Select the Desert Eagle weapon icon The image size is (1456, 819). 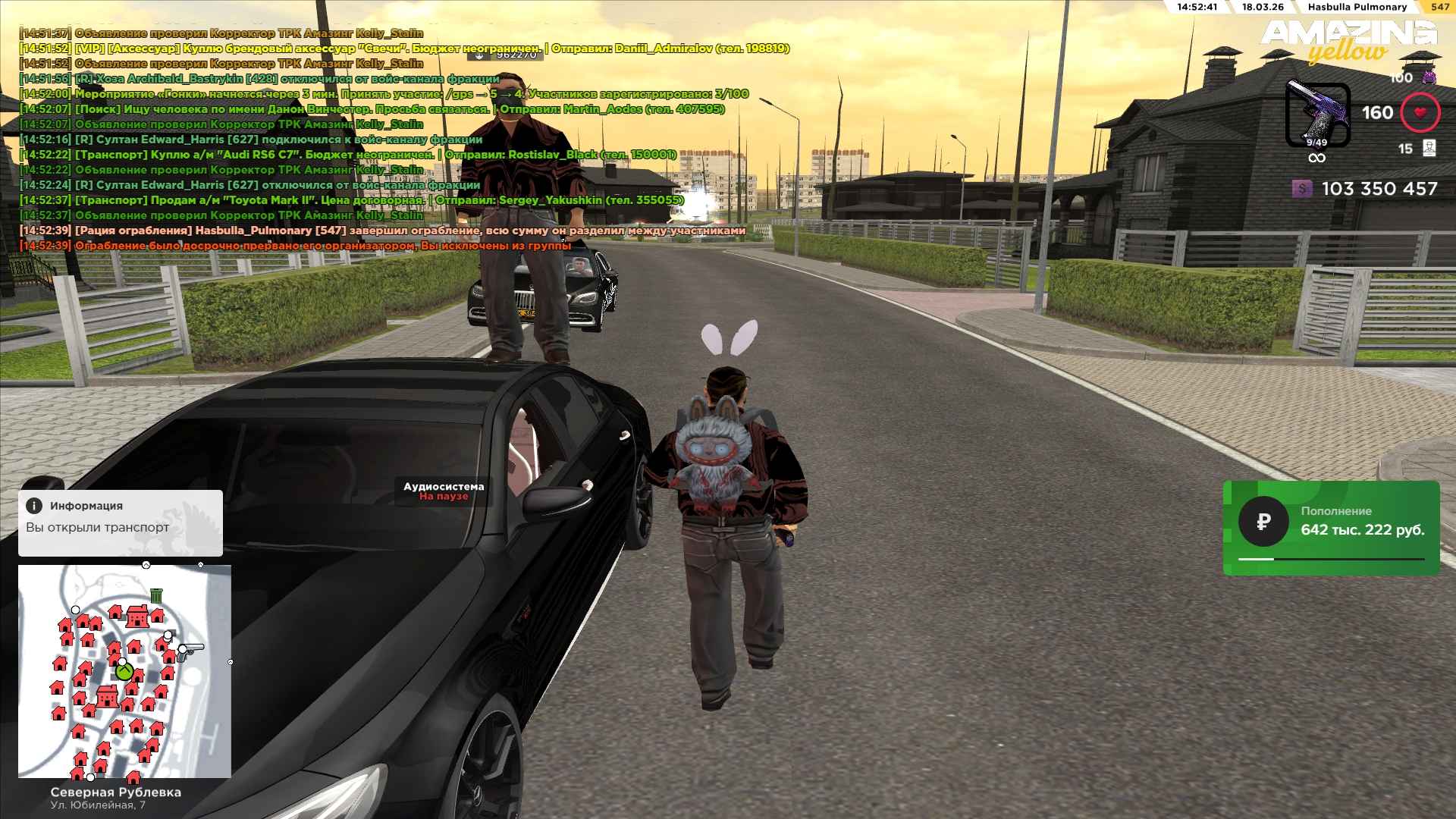(1317, 115)
